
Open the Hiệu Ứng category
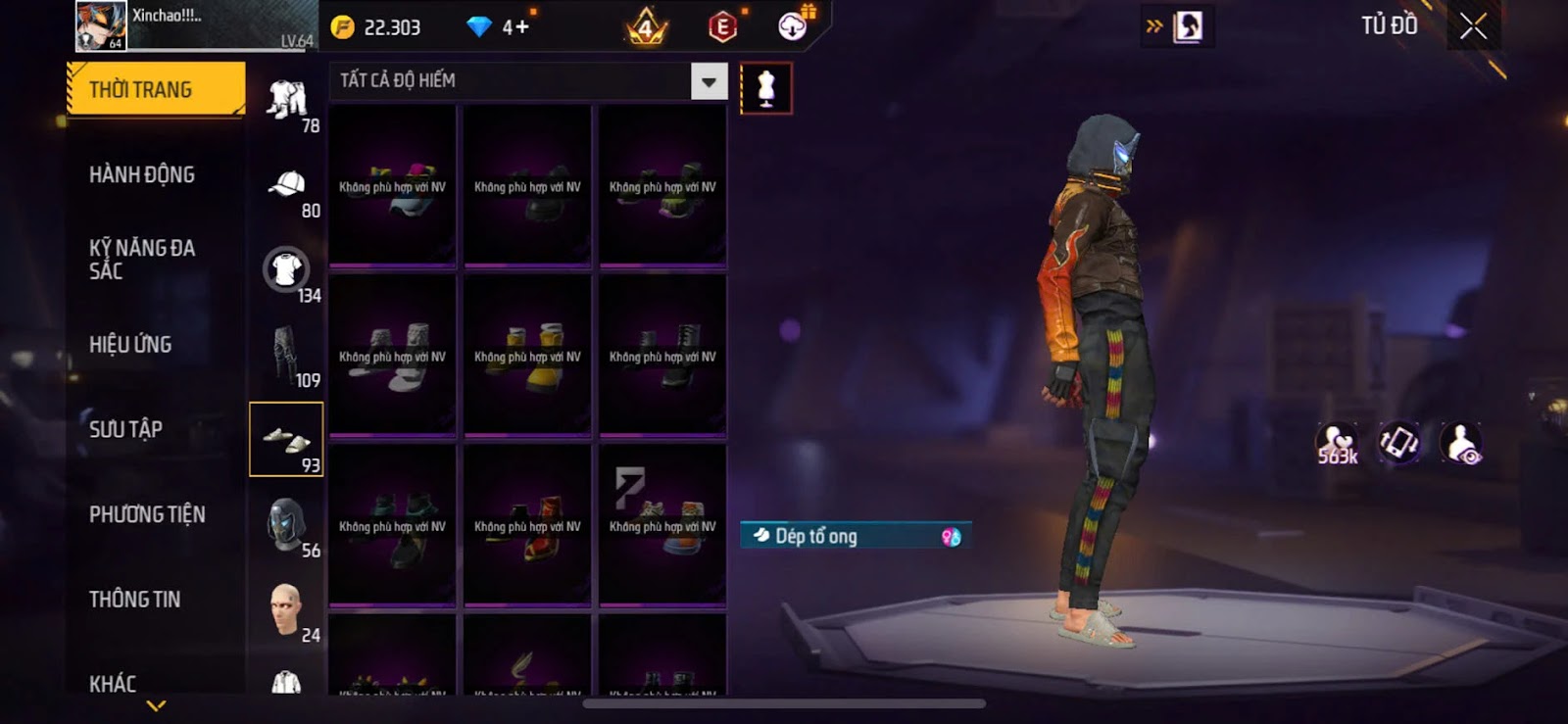(x=130, y=345)
